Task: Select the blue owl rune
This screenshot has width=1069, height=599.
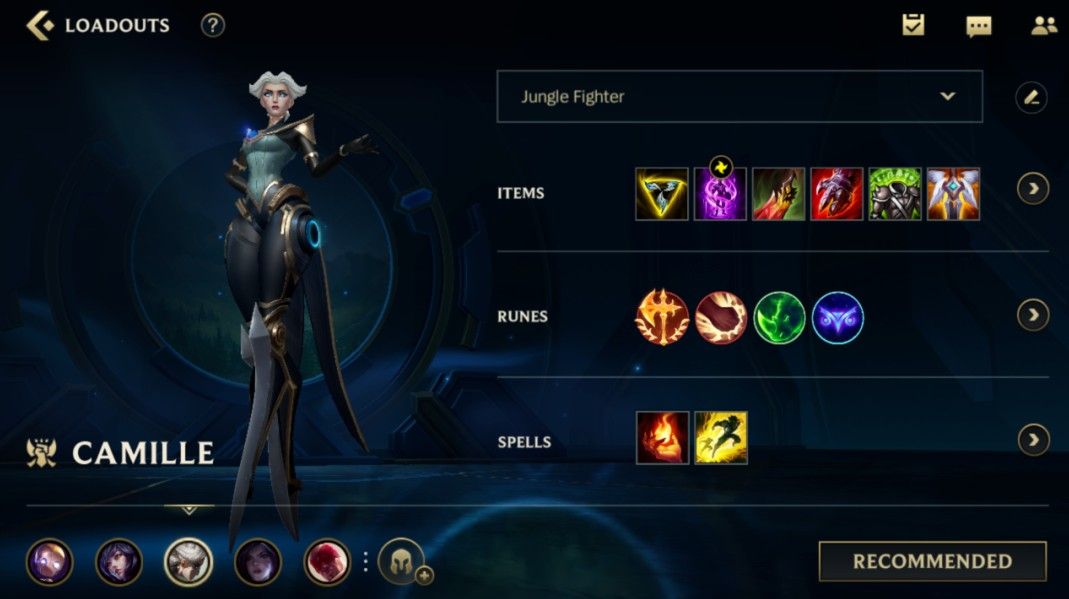Action: coord(837,318)
